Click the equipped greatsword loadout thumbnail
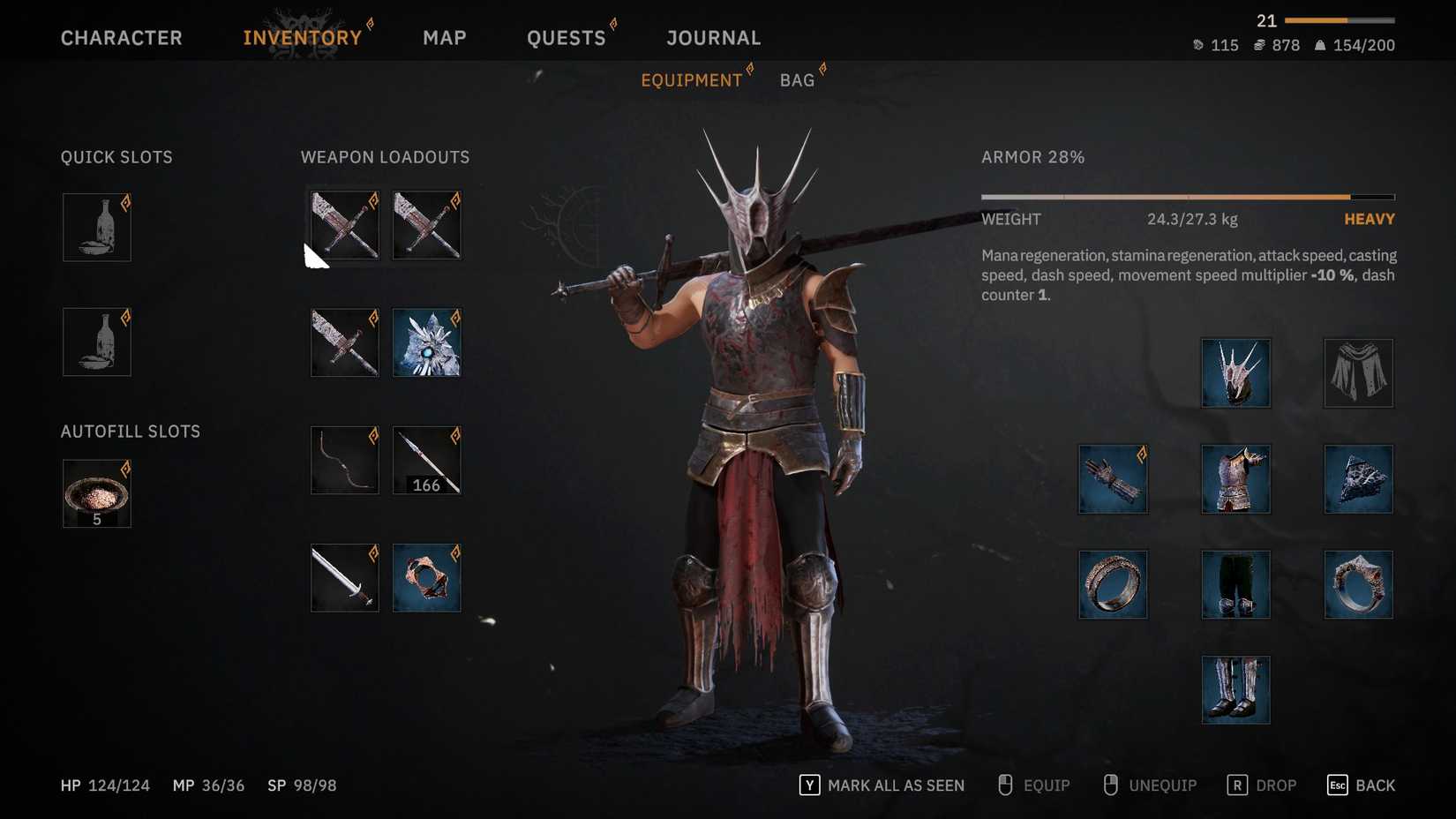Screen dimensions: 1456x819 [343, 225]
